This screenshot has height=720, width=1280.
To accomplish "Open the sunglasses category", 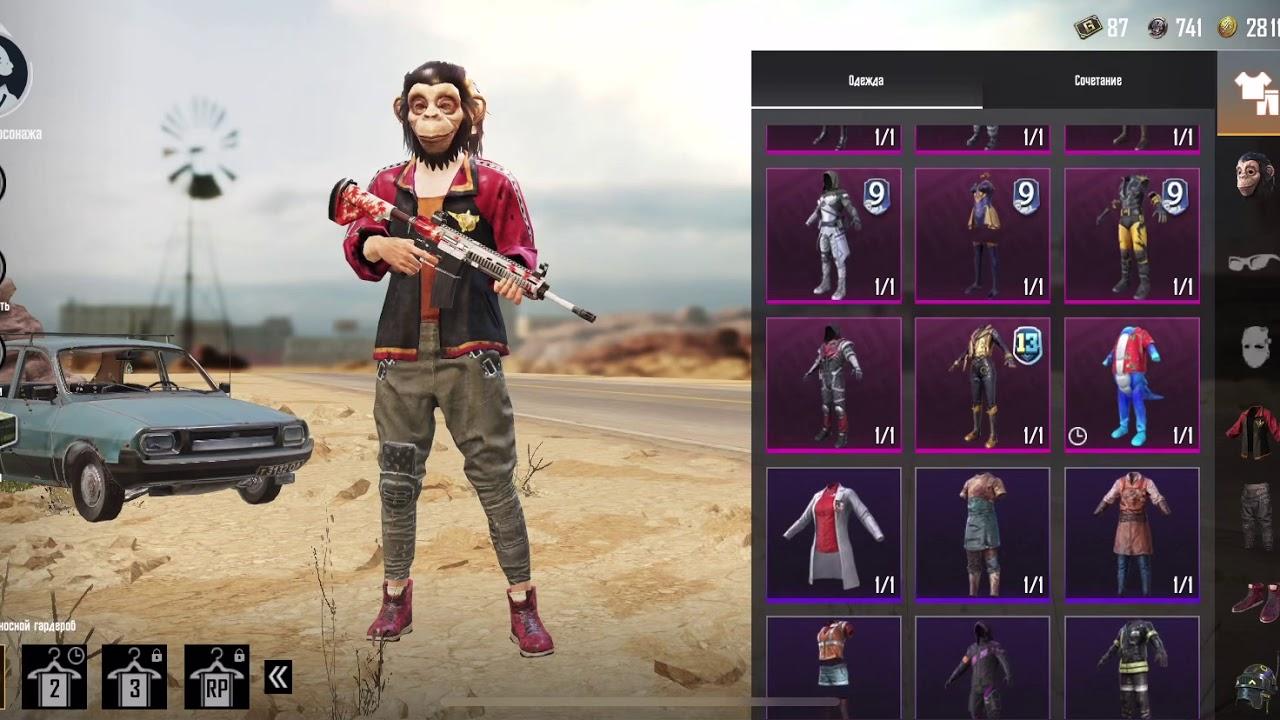I will click(1252, 262).
